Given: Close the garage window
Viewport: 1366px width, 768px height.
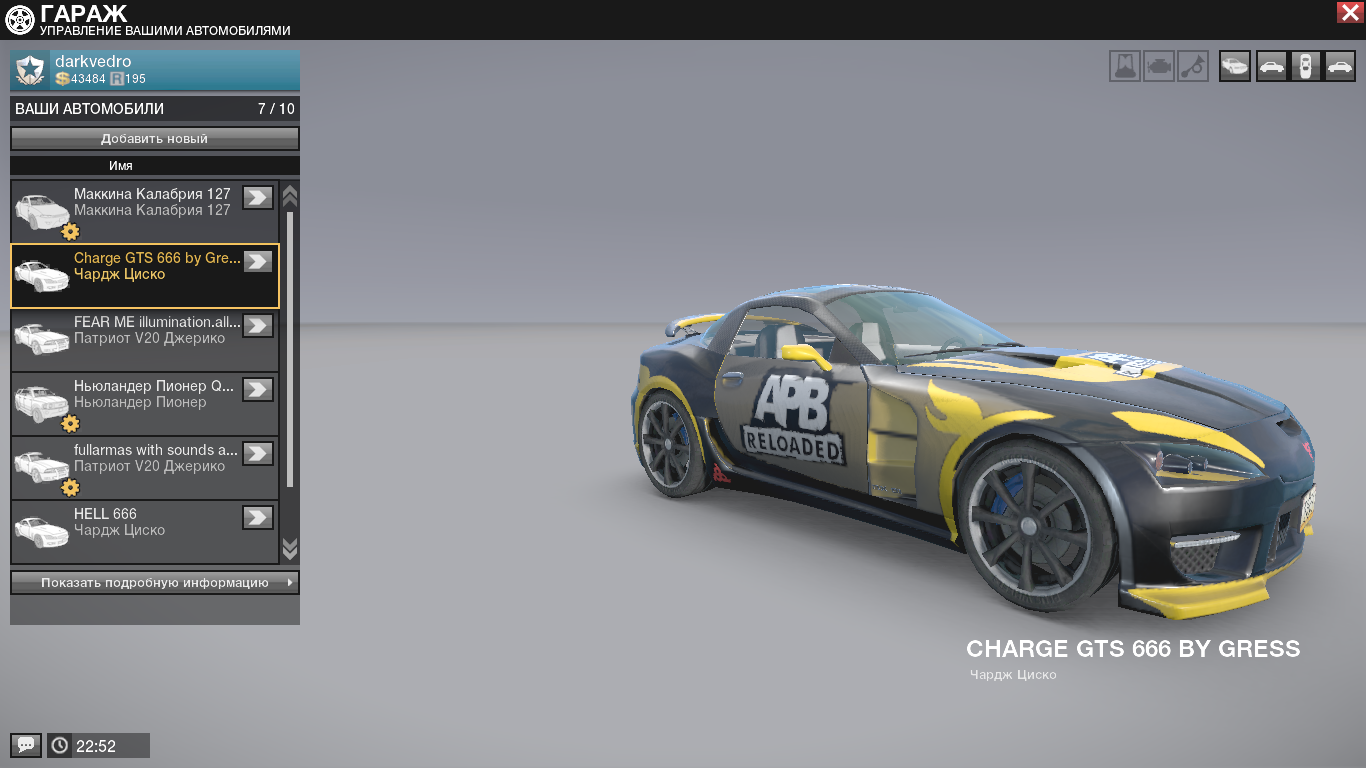Looking at the screenshot, I should (x=1348, y=12).
